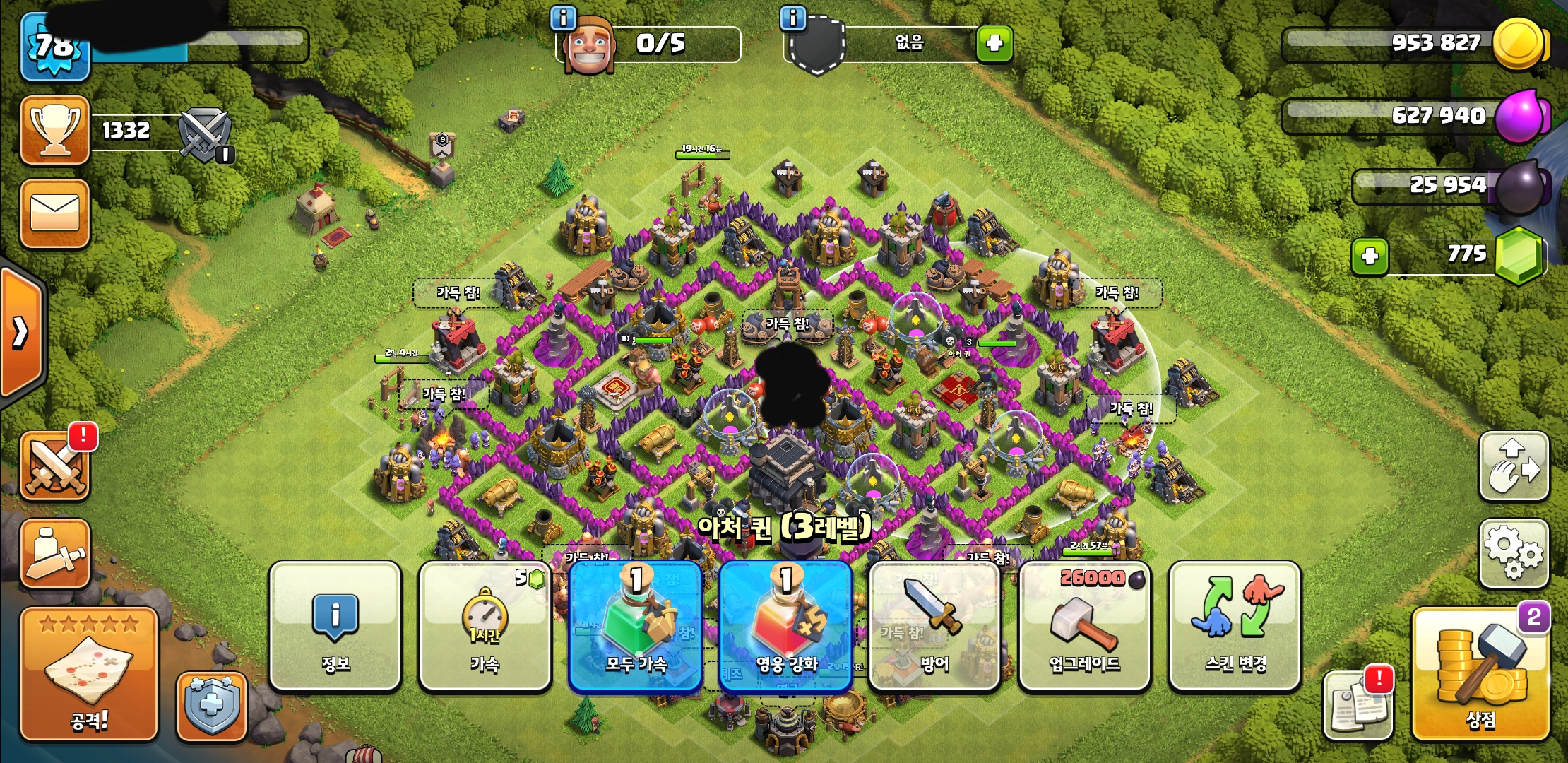
Task: Tap the 업그레이드 hammer button
Action: tap(1084, 626)
